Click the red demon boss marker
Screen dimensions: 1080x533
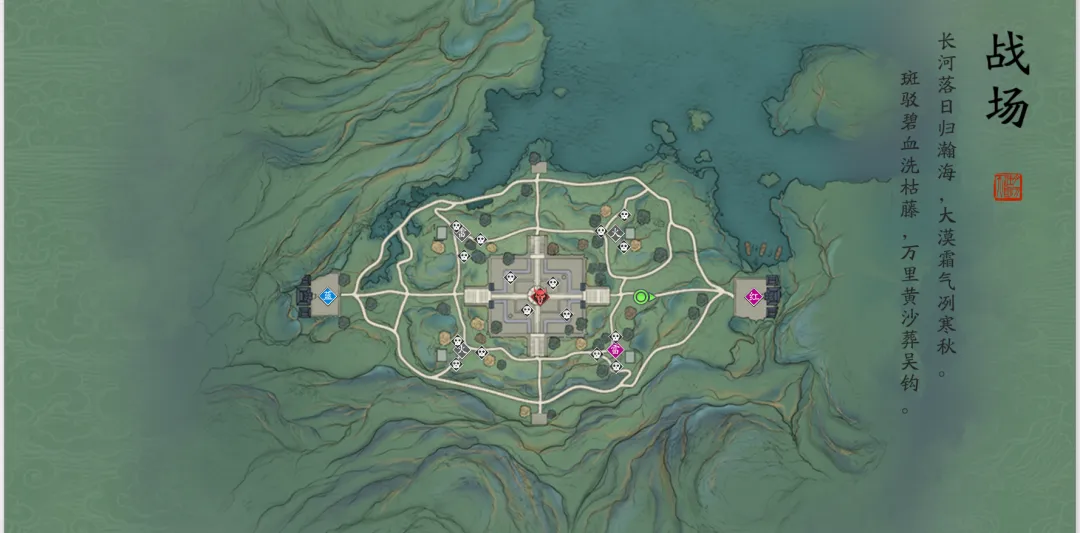point(539,296)
